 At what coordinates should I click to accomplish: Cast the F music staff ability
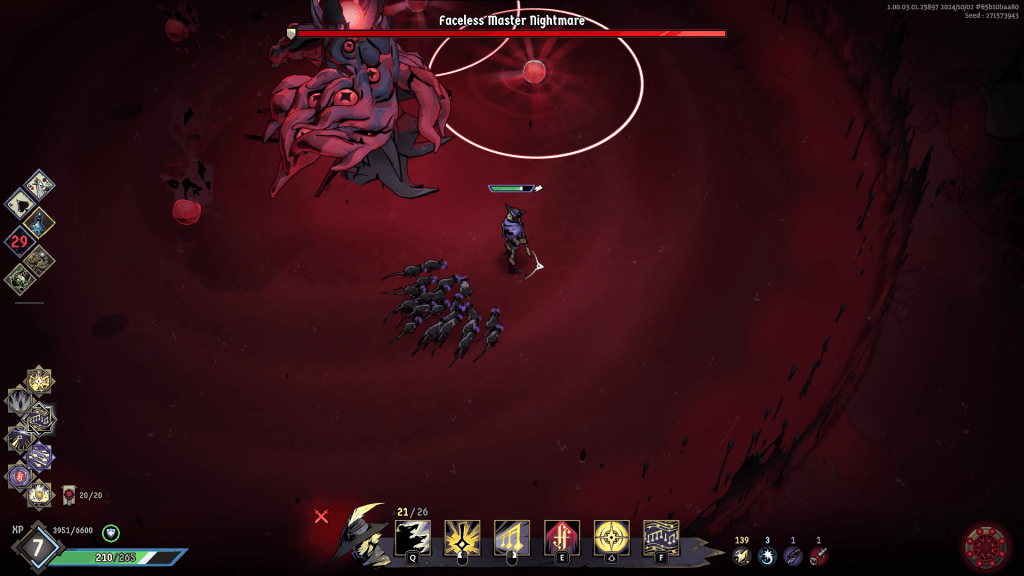tap(661, 538)
